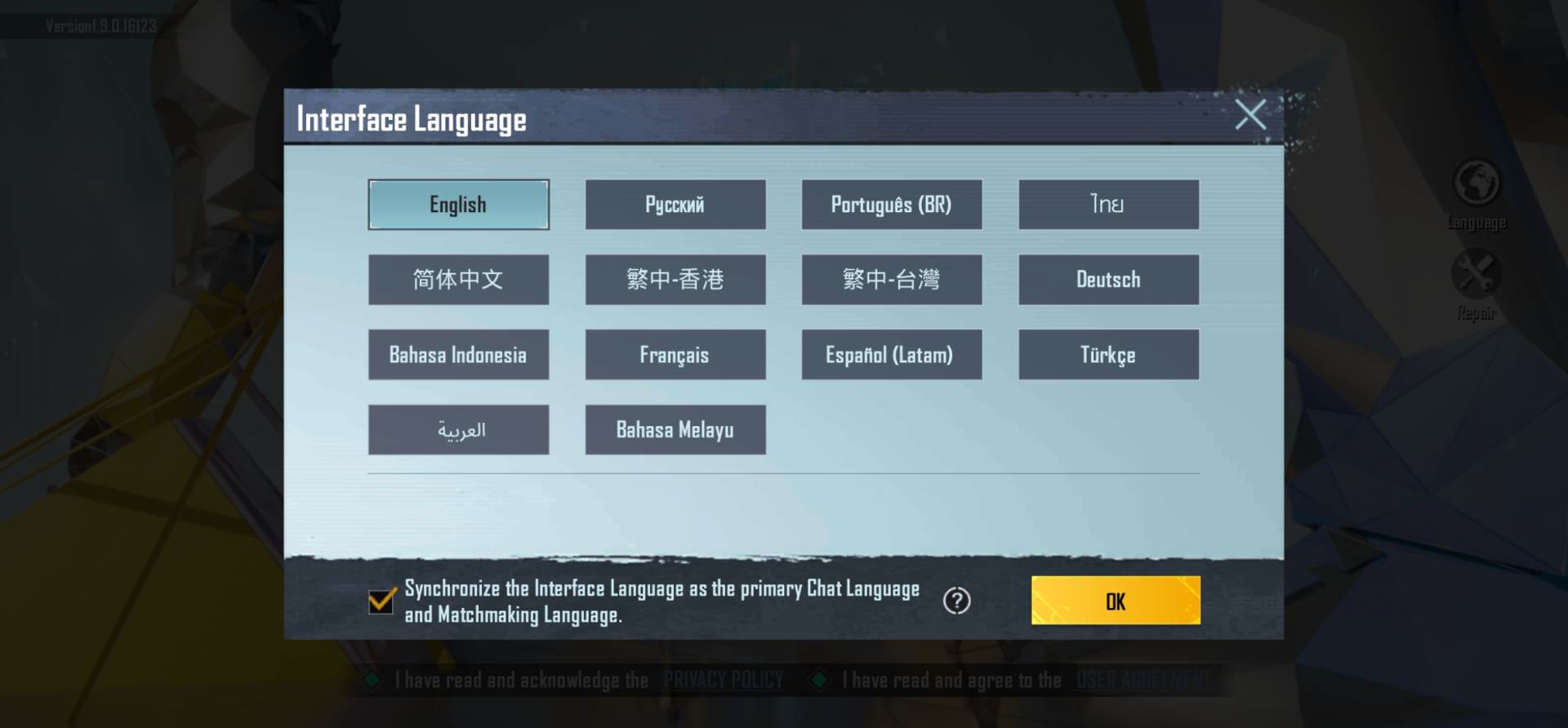Screen dimensions: 1568x728
Task: Pick Deutsch as the interface language
Action: pyautogui.click(x=1108, y=280)
